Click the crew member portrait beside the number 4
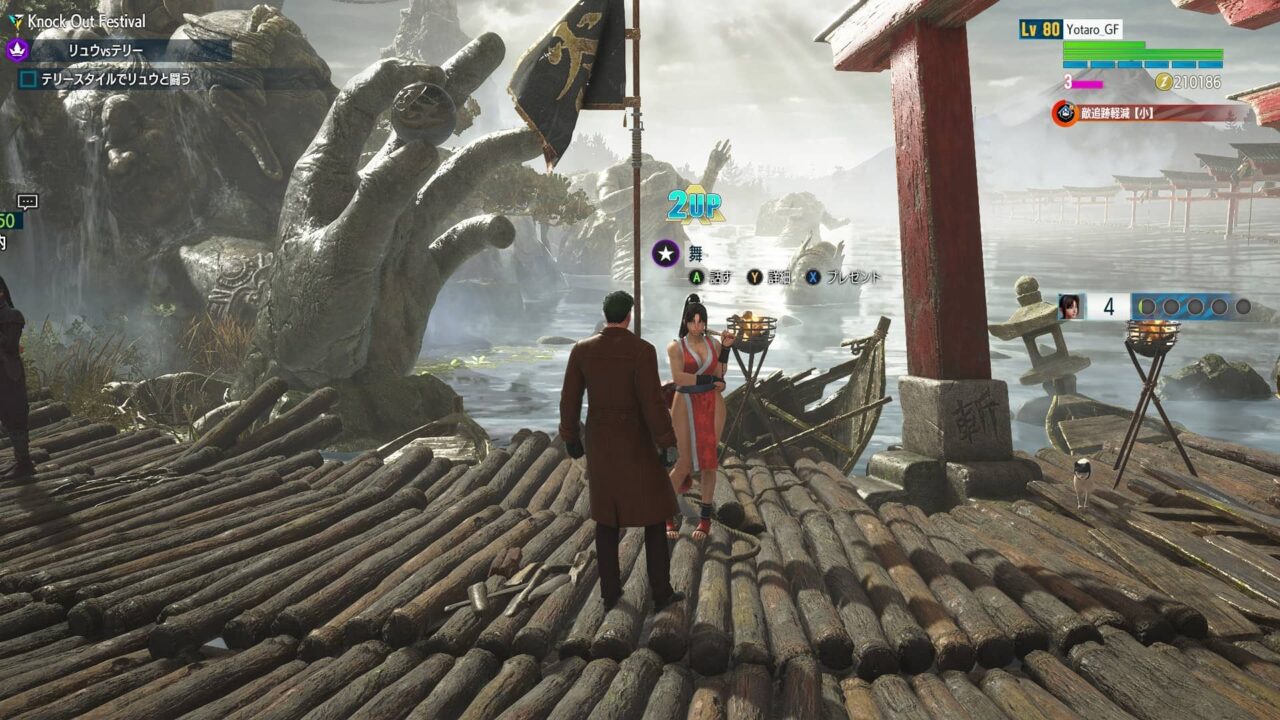Screen dimensions: 1280x720 (1070, 304)
